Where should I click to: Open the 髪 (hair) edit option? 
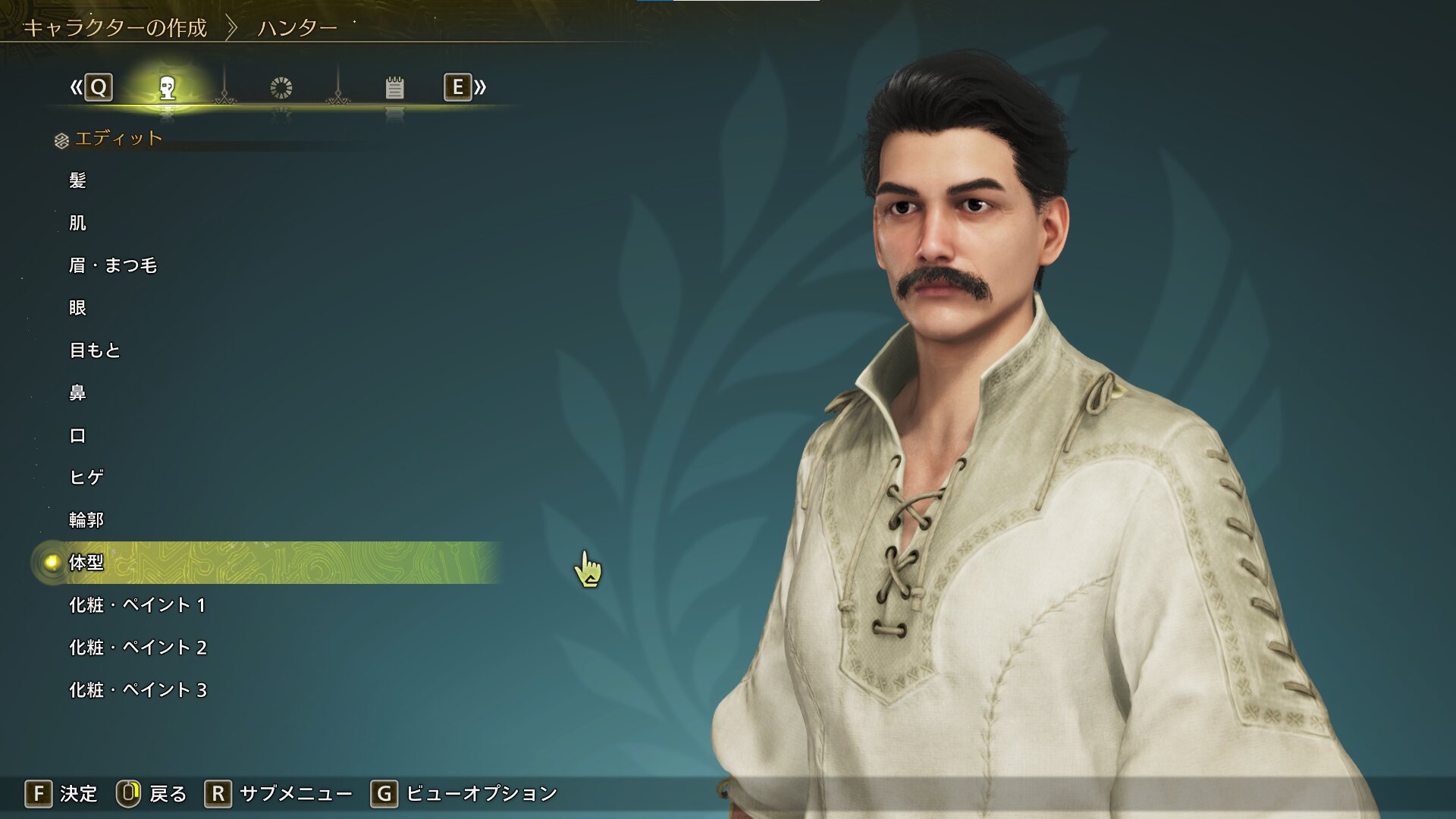pyautogui.click(x=77, y=180)
